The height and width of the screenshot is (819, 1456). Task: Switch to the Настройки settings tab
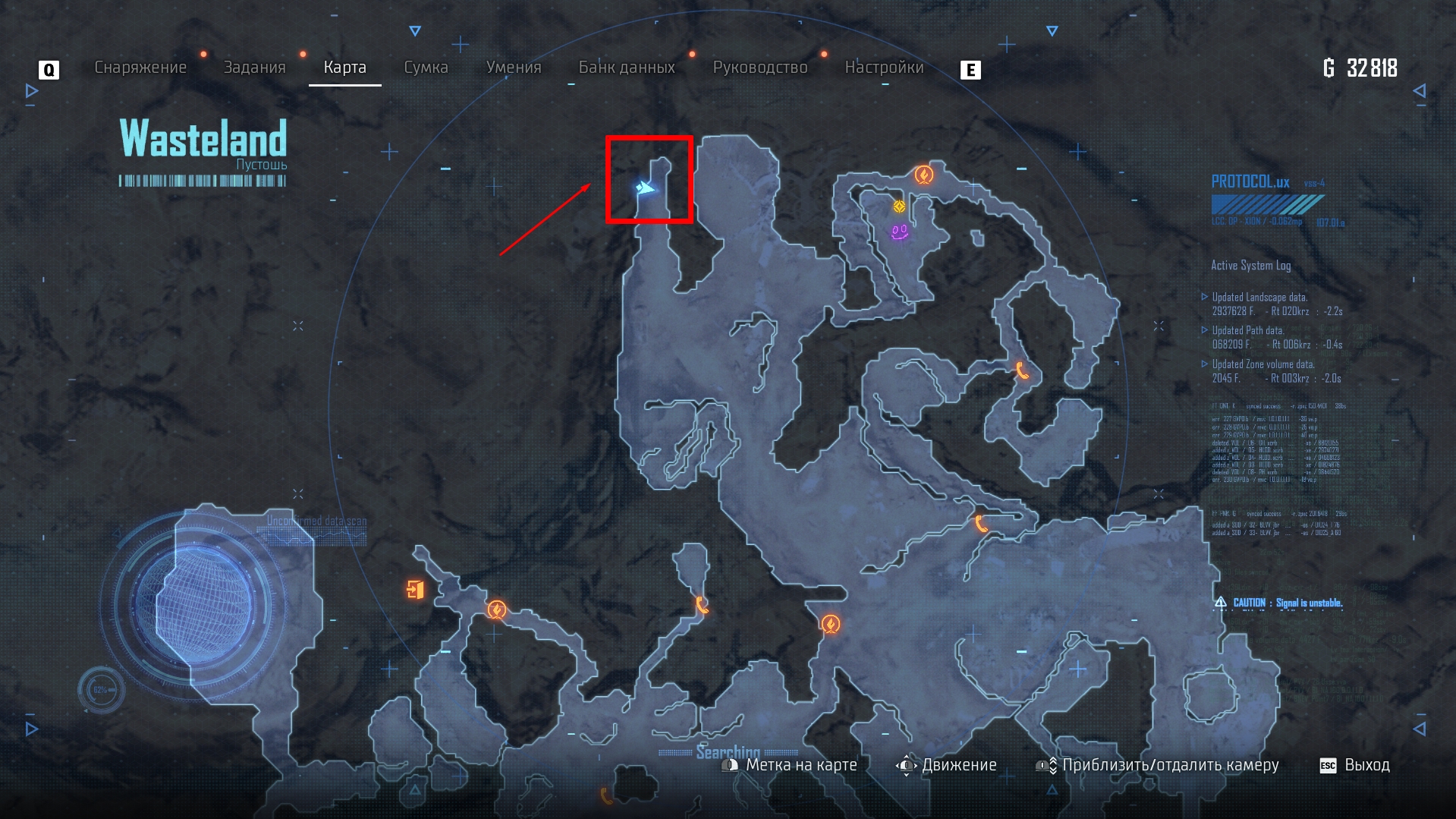coord(884,68)
